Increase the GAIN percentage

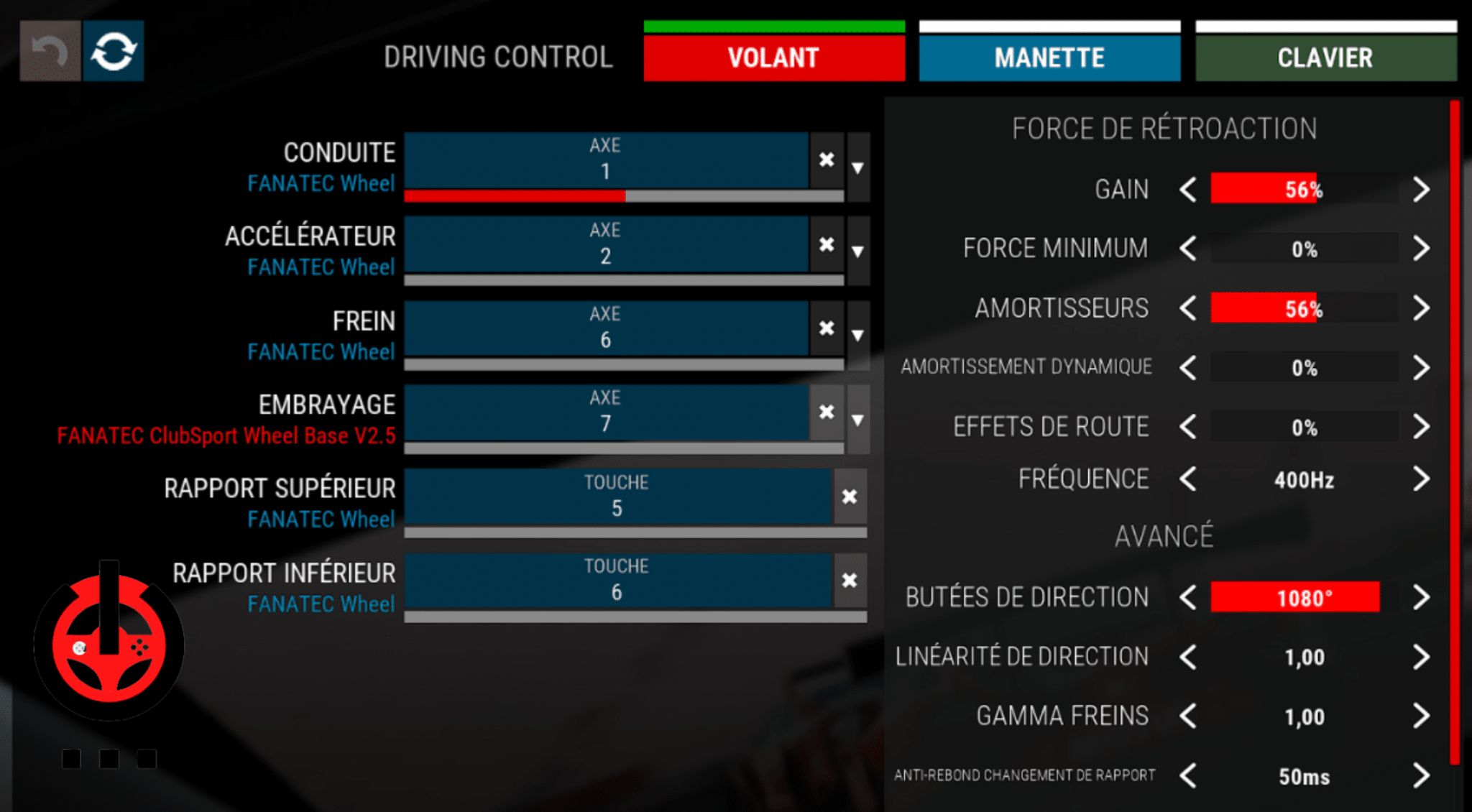(x=1421, y=189)
